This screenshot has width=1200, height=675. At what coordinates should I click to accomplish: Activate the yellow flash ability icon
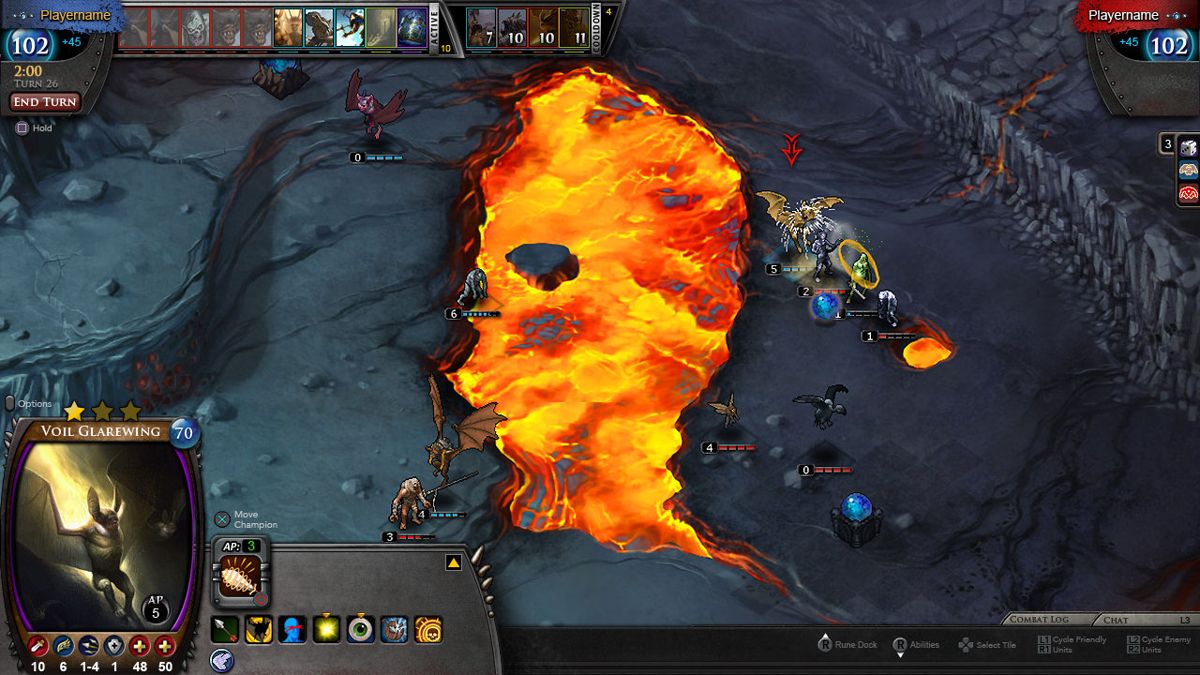(x=327, y=630)
